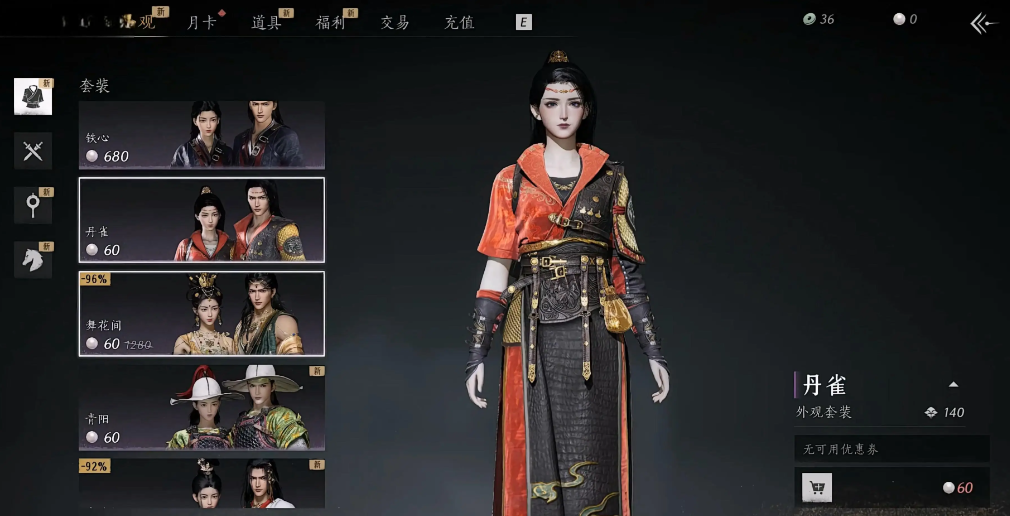The height and width of the screenshot is (516, 1010).
Task: Select the 青阳 outfit set with hats
Action: pos(202,407)
